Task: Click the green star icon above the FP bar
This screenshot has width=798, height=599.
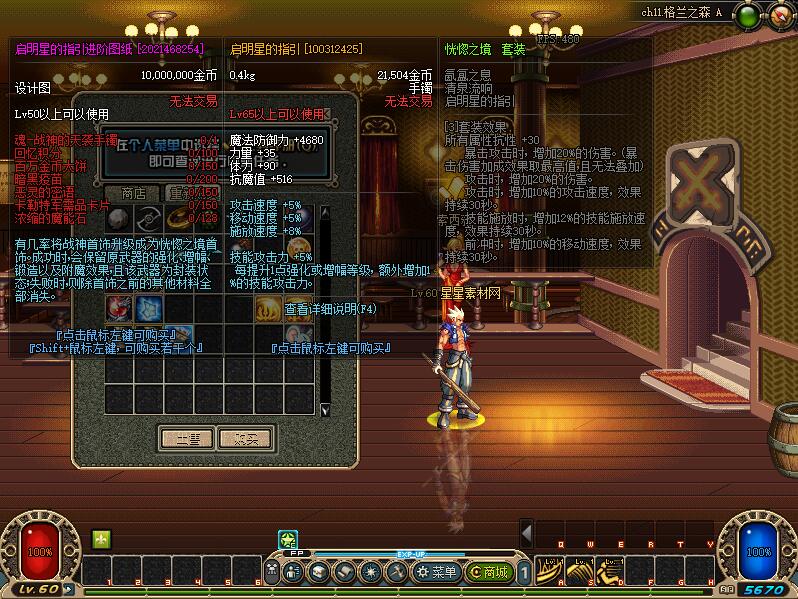Action: point(286,540)
